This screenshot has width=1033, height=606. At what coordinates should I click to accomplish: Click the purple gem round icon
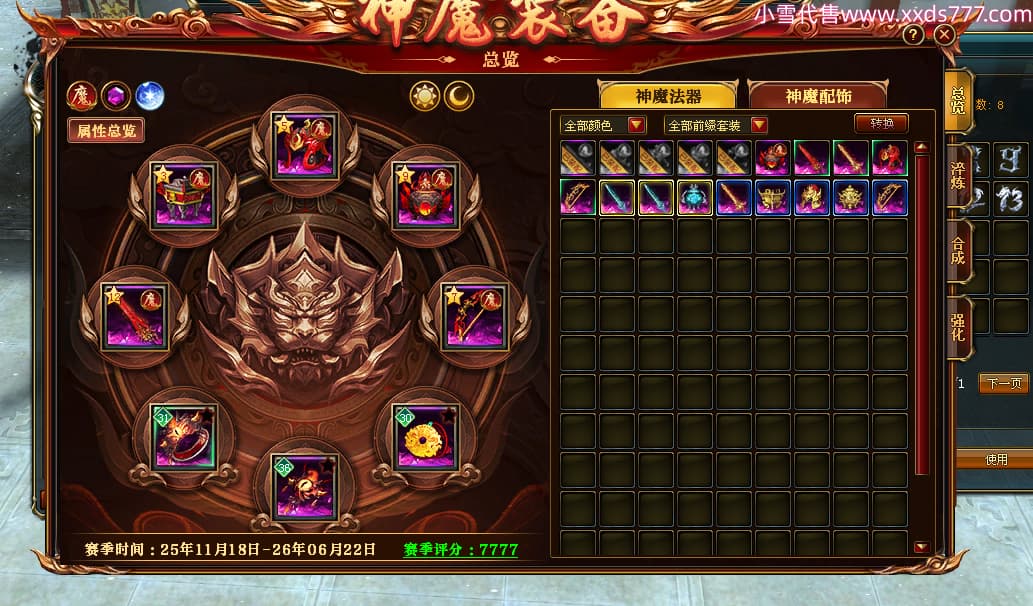point(115,96)
